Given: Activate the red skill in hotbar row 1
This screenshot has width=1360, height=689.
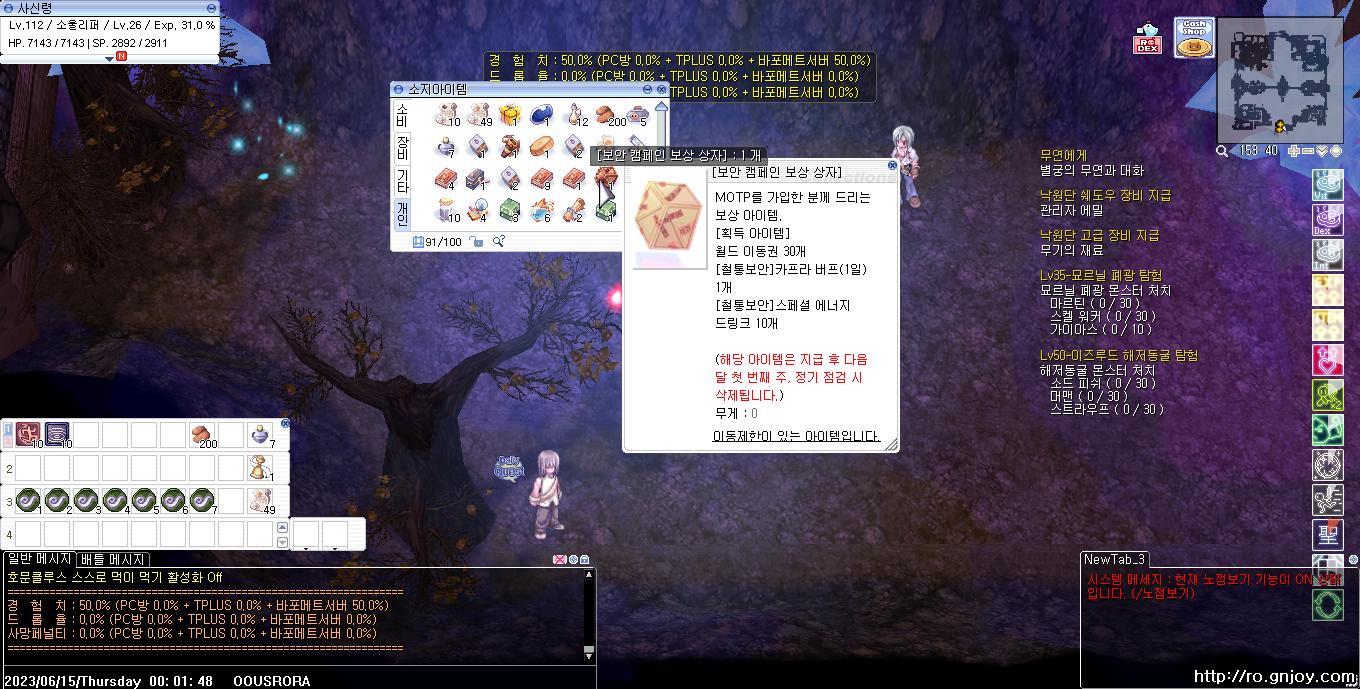Looking at the screenshot, I should pyautogui.click(x=28, y=435).
